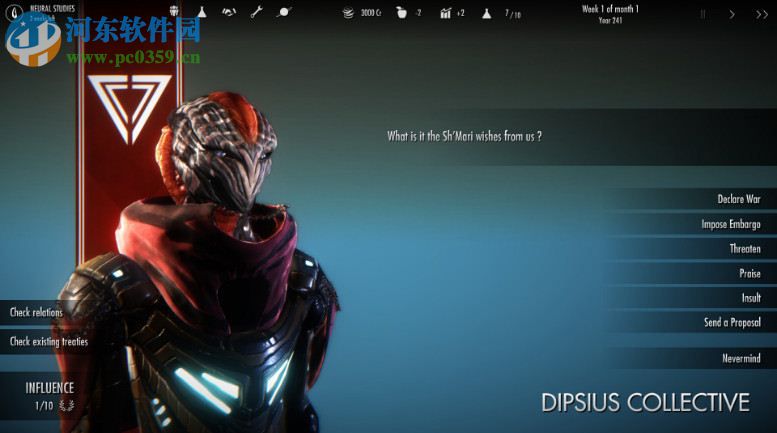Choose the Declare War option
Viewport: 777px width, 433px height.
pyautogui.click(x=738, y=199)
